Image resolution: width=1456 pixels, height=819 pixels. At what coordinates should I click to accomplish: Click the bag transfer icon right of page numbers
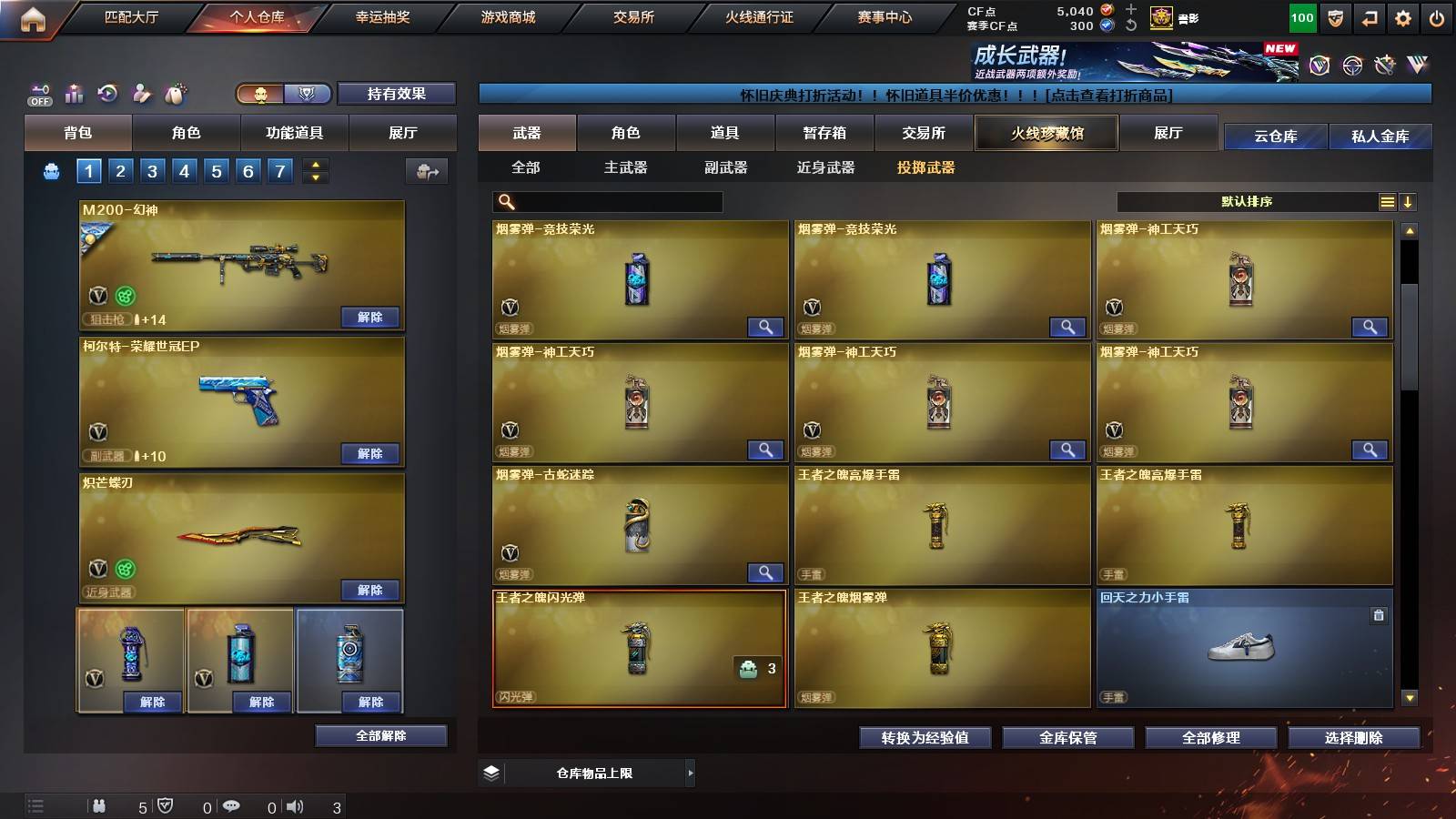tap(424, 169)
